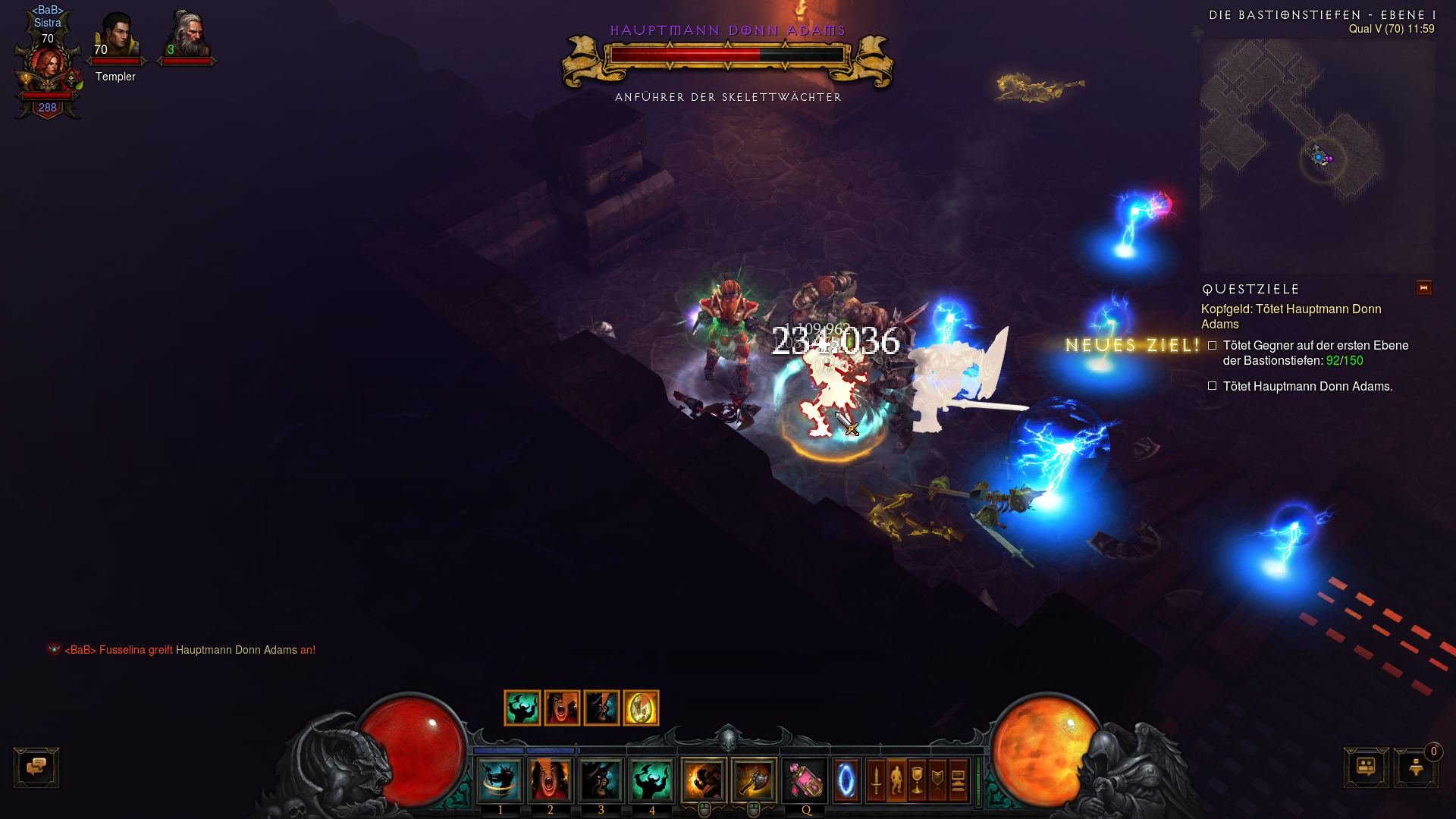The height and width of the screenshot is (819, 1456).
Task: Open the social friends list button
Action: pos(1366,767)
